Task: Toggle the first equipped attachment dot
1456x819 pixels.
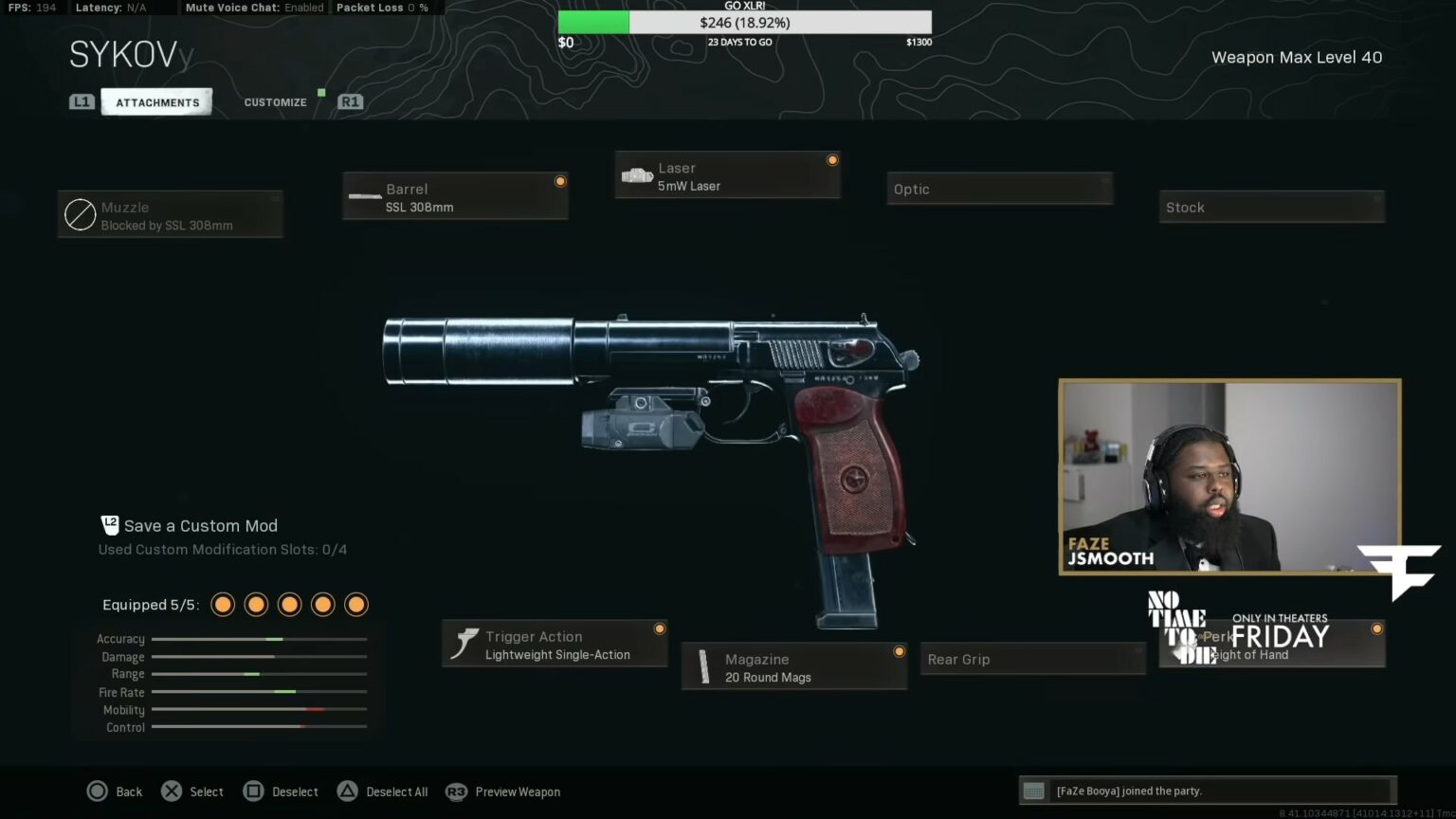Action: click(222, 604)
